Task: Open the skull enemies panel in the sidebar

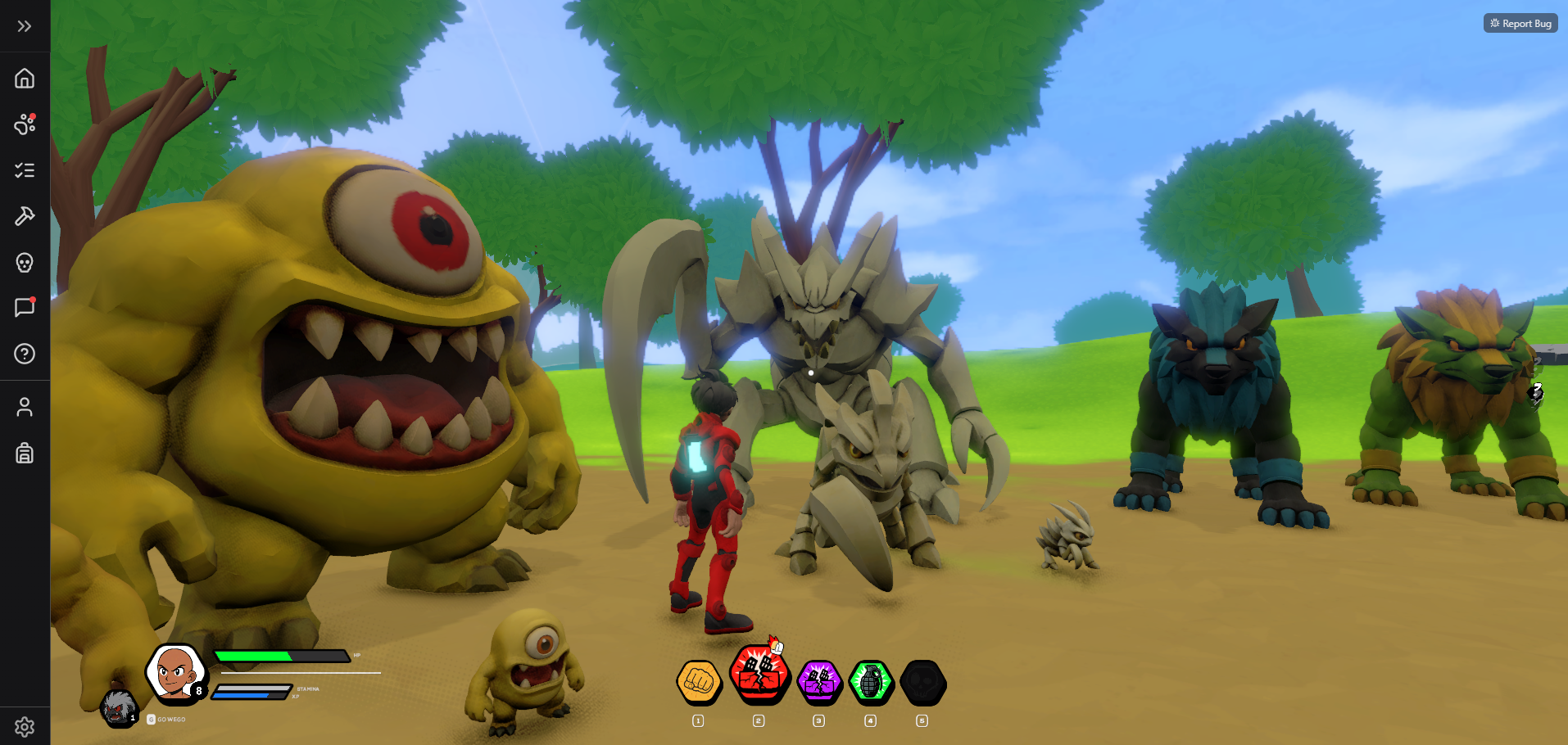Action: click(24, 263)
